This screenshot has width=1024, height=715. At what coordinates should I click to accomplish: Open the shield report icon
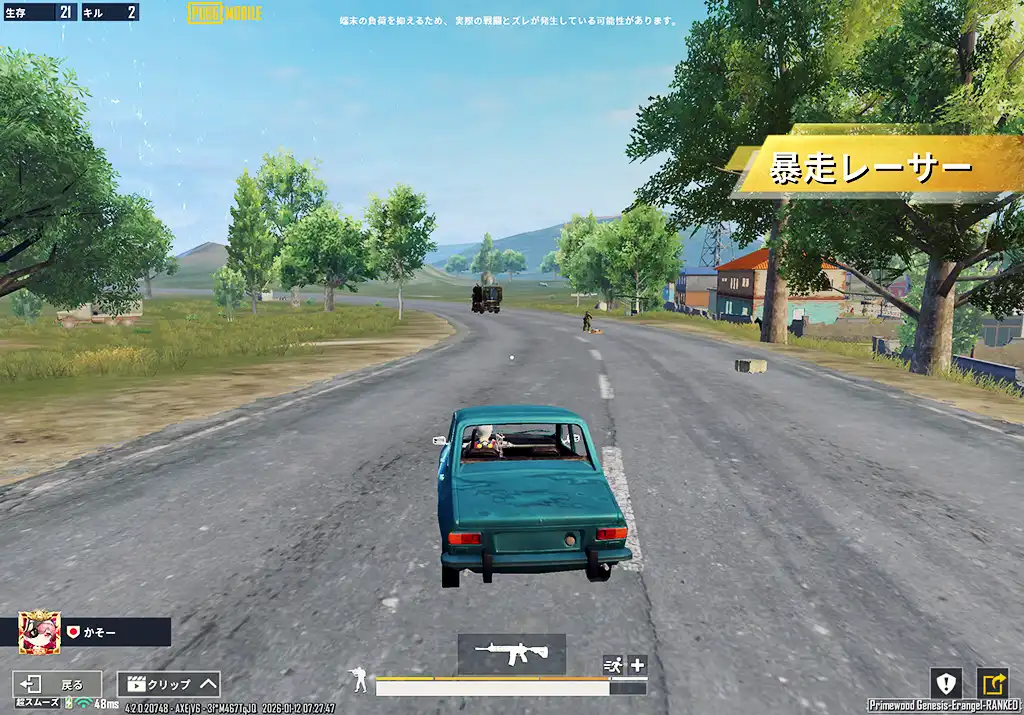[946, 683]
